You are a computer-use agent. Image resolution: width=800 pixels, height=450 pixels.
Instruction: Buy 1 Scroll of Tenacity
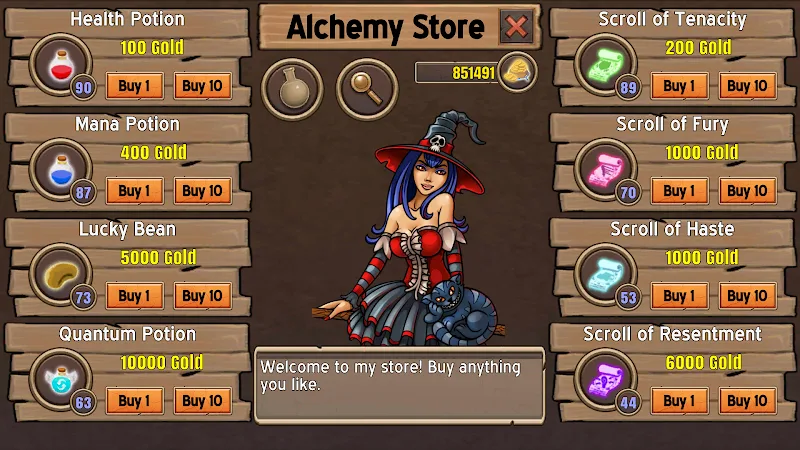(x=680, y=86)
